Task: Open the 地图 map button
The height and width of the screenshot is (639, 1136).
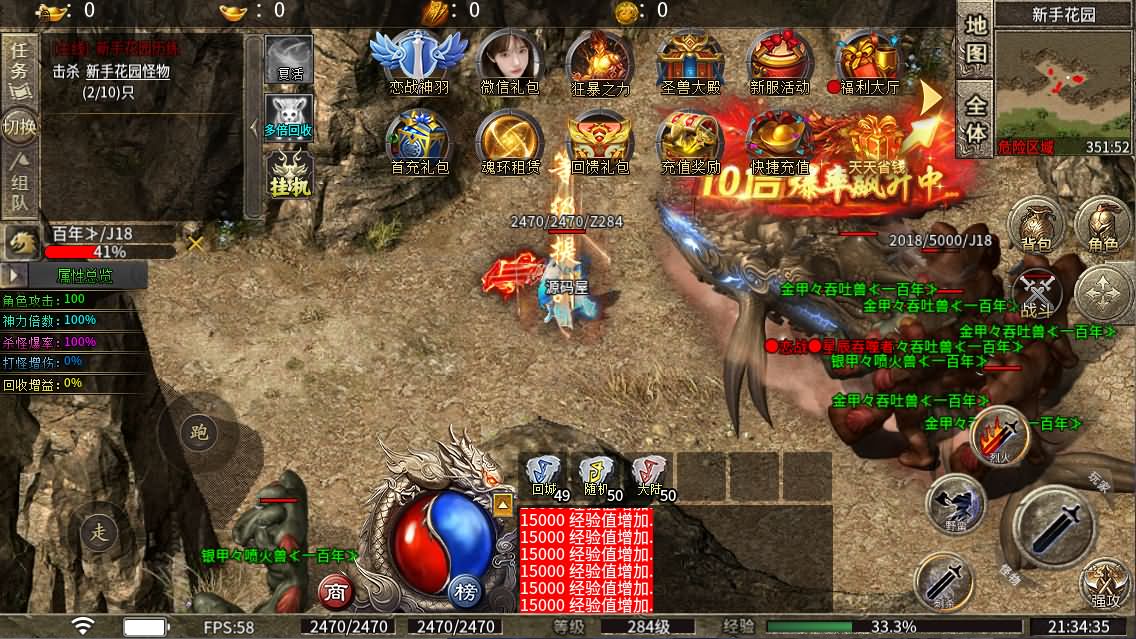Action: click(x=975, y=39)
